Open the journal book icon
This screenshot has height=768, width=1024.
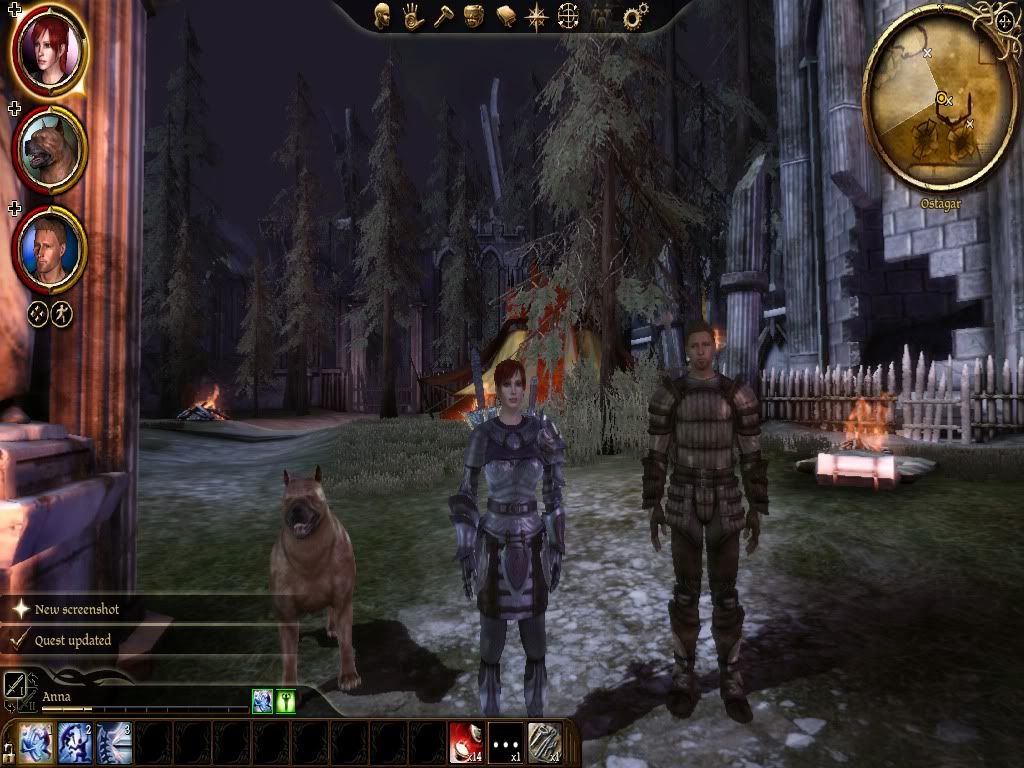pos(506,16)
